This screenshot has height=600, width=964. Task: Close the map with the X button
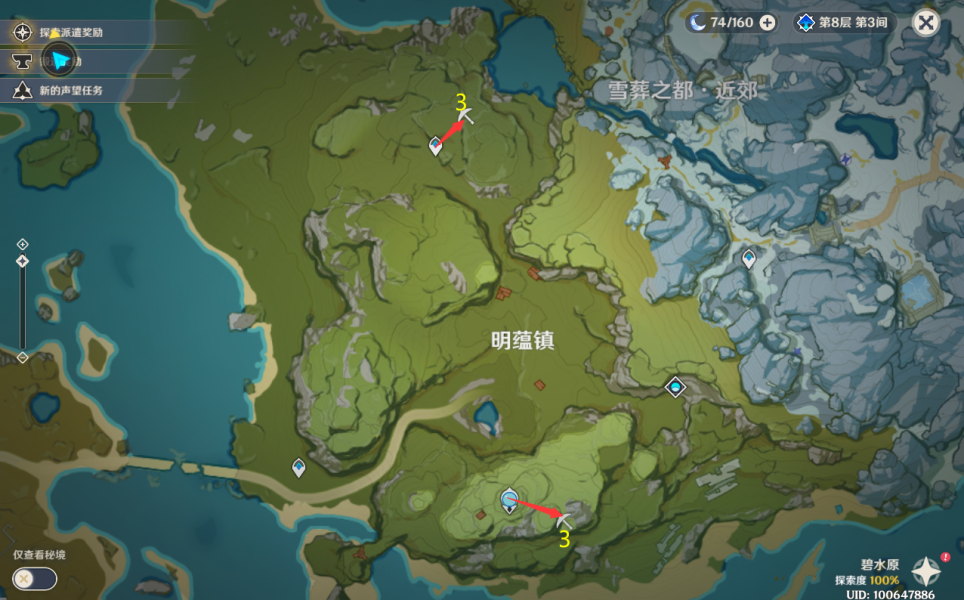pos(926,22)
